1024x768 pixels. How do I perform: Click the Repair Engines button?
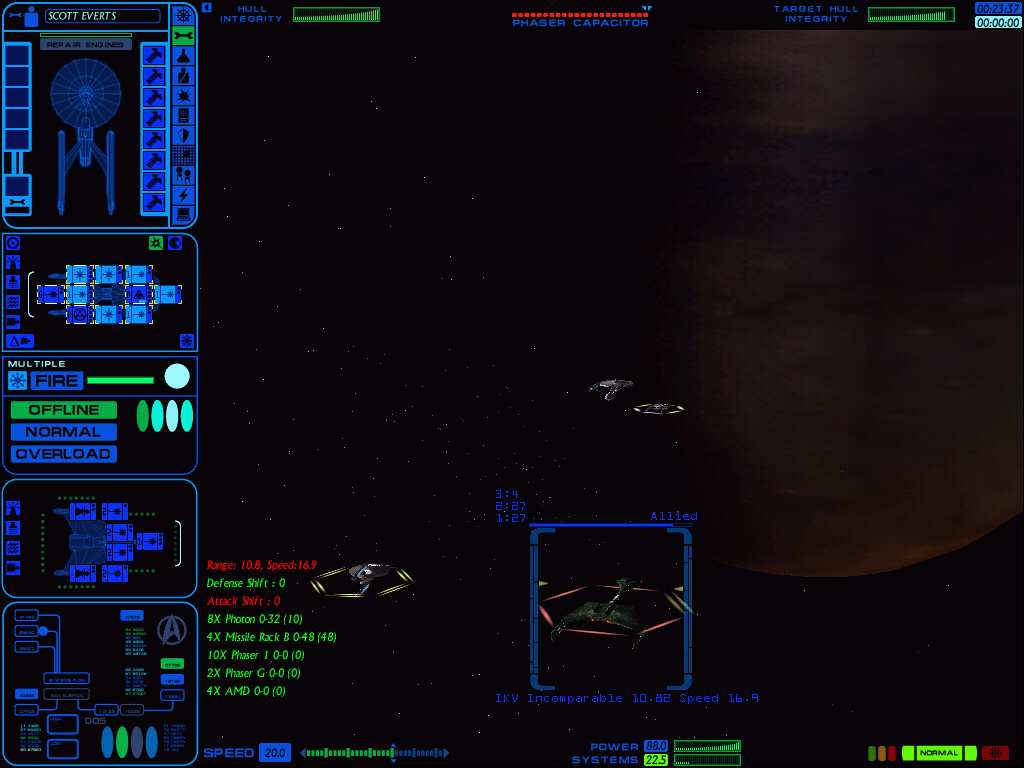(x=86, y=45)
